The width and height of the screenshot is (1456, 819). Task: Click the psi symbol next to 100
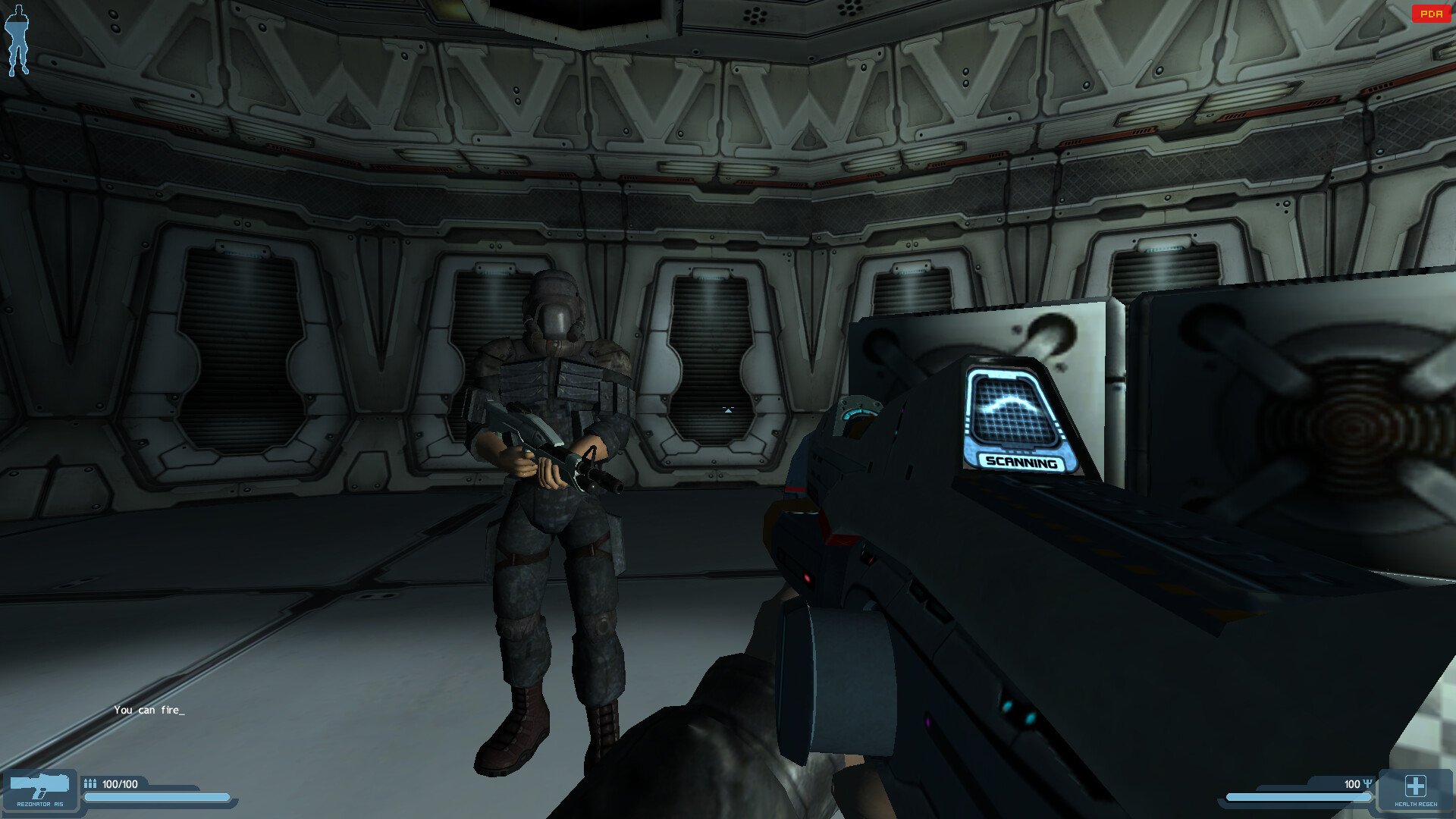(1369, 785)
